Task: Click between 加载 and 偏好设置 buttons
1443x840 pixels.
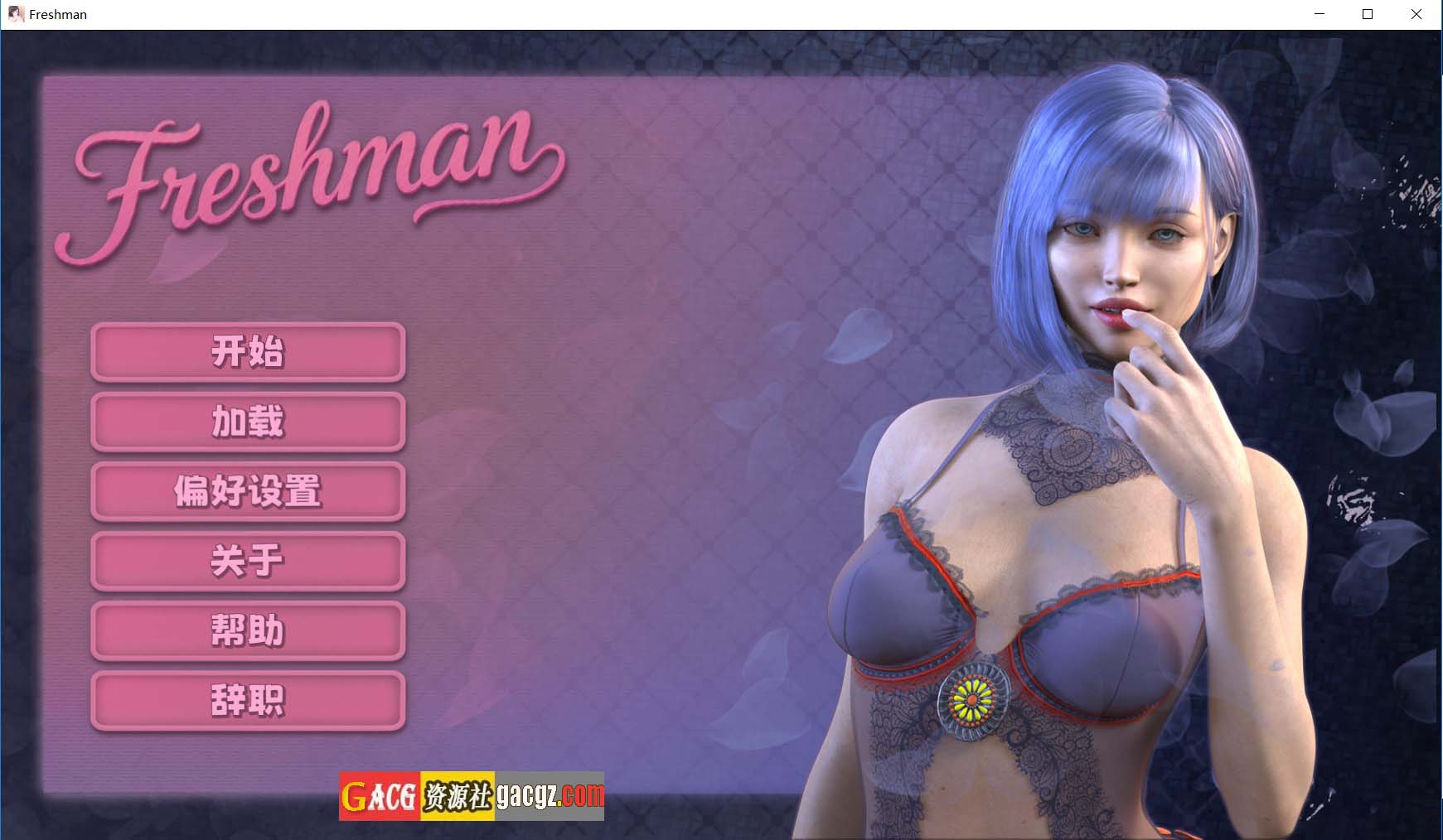Action: pos(247,457)
